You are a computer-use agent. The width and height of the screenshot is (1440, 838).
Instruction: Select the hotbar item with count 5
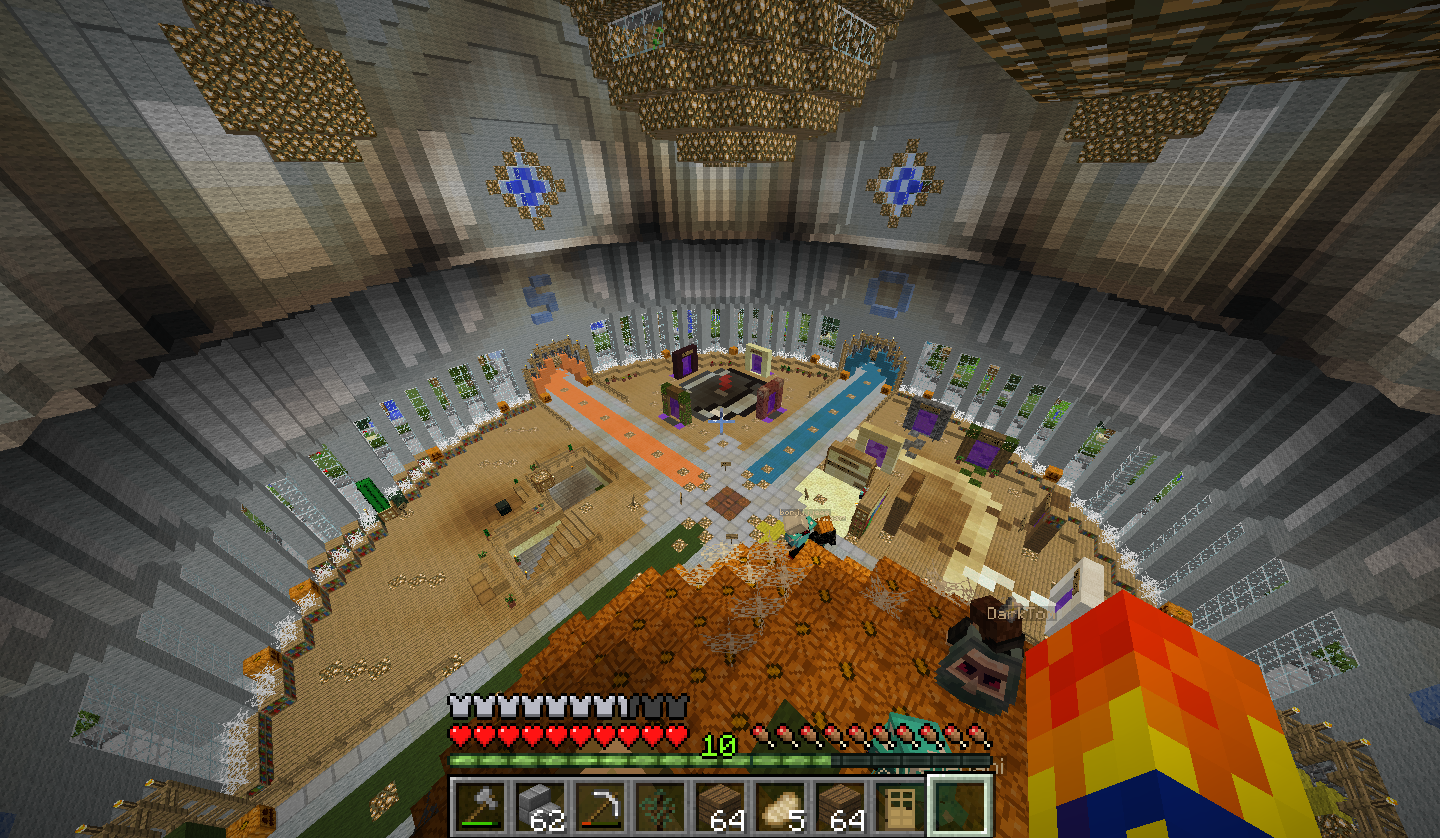pyautogui.click(x=780, y=805)
